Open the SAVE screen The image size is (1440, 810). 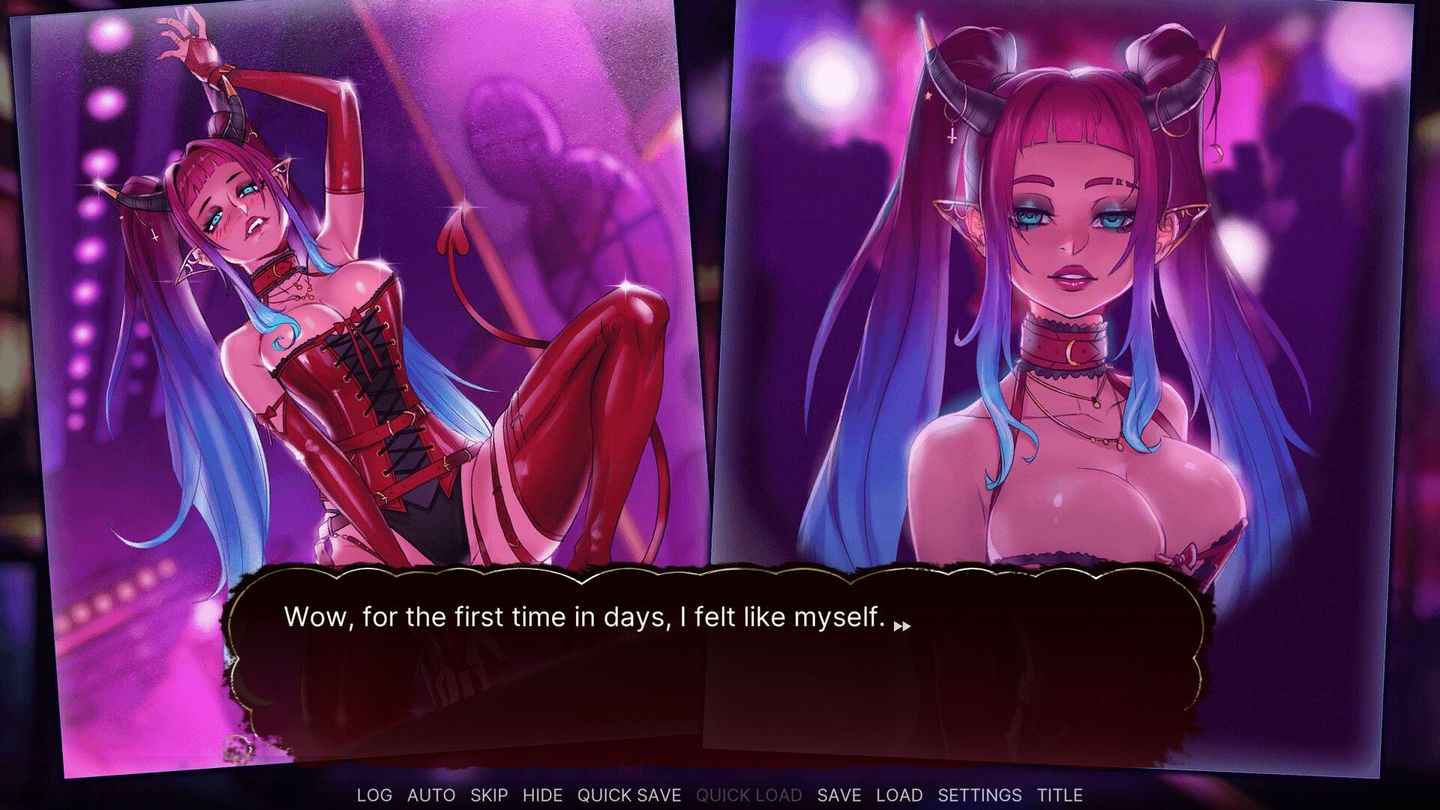pyautogui.click(x=840, y=795)
